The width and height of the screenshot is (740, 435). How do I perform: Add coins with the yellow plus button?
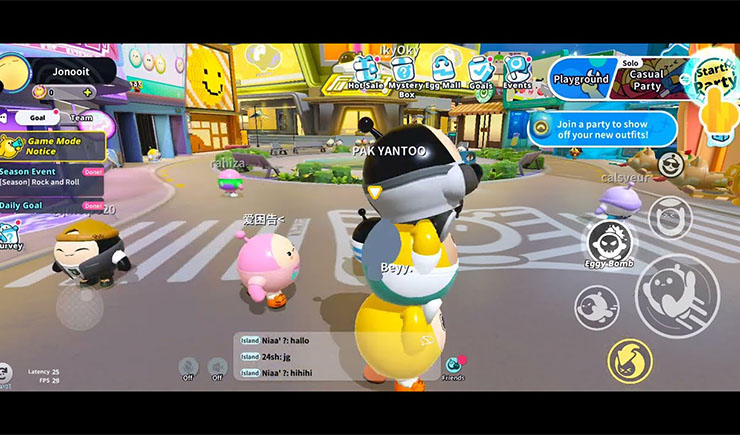tap(87, 93)
